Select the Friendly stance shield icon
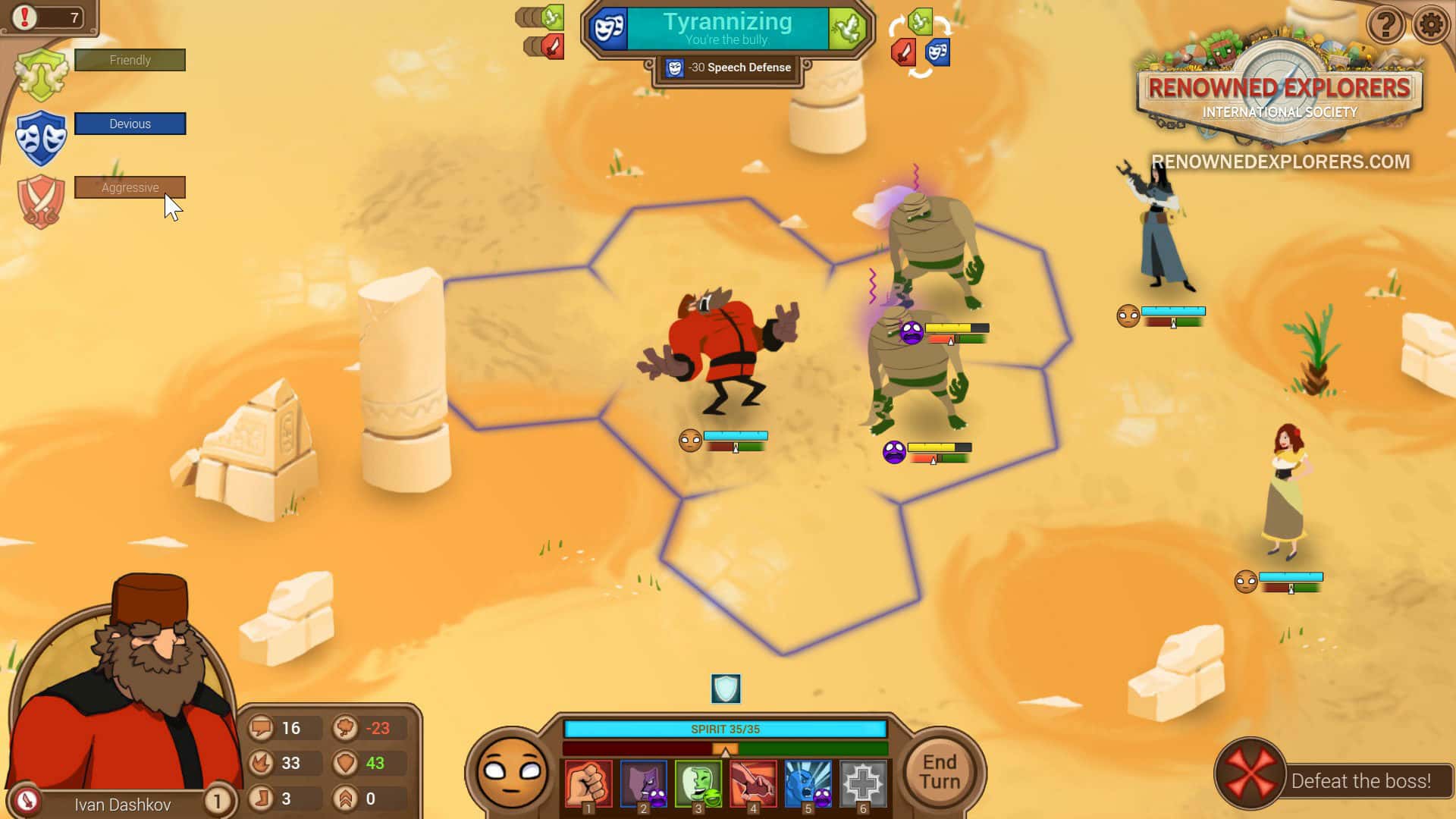This screenshot has height=819, width=1456. (x=43, y=74)
